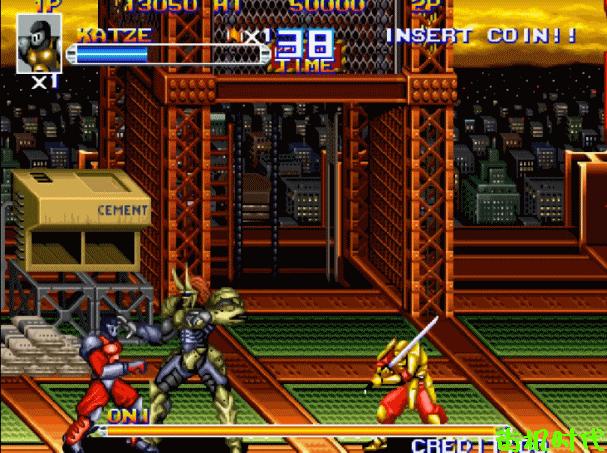Select the INSERT COIN!! player two prompt
This screenshot has height=453, width=607.
point(480,36)
